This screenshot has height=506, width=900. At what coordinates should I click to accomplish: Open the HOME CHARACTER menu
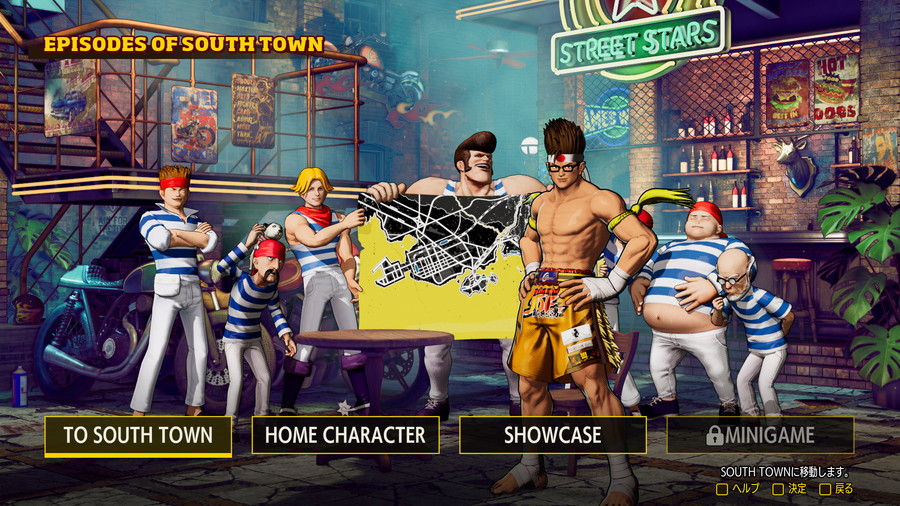[345, 436]
